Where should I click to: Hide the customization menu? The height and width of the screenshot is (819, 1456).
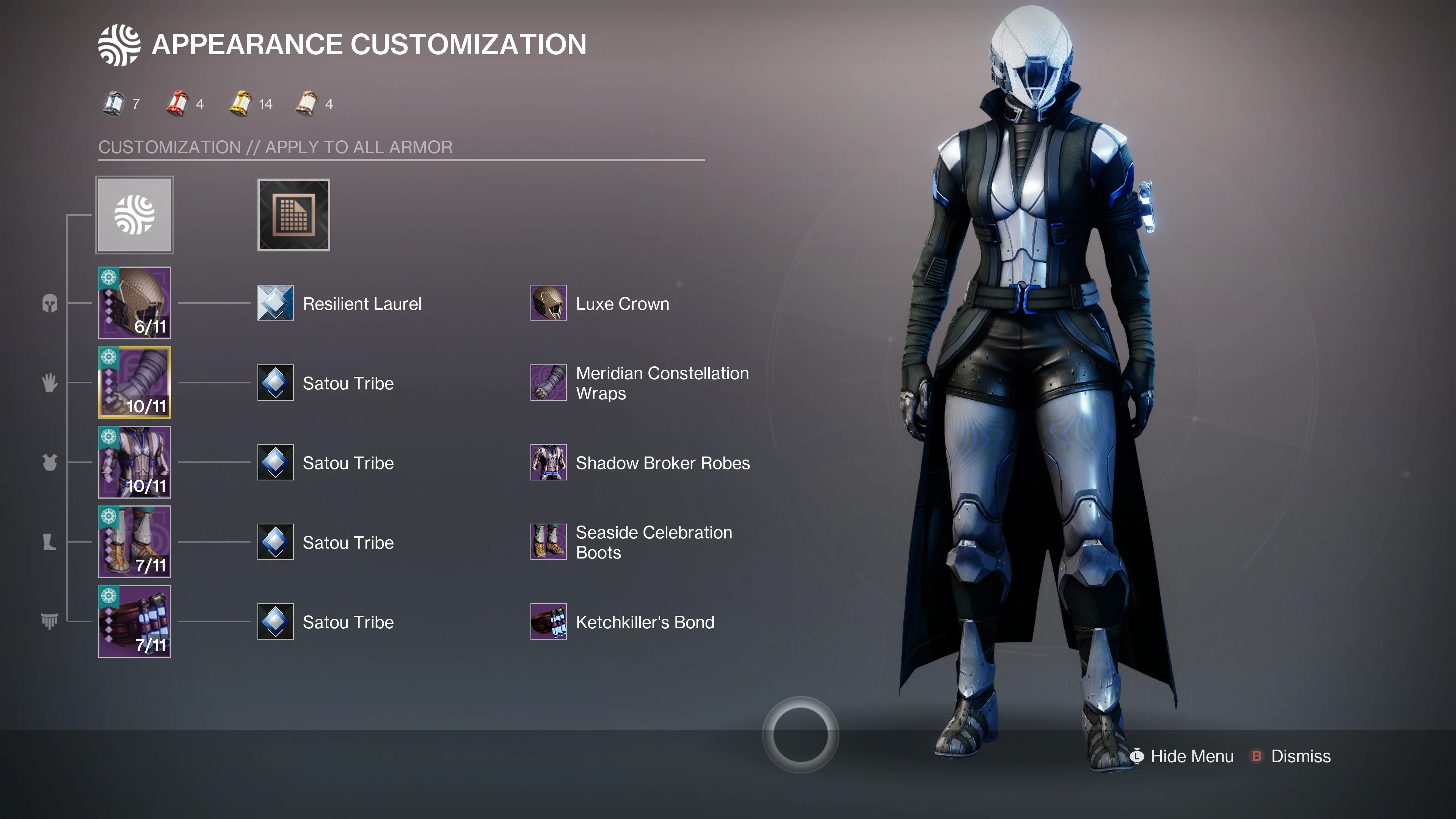1183,756
